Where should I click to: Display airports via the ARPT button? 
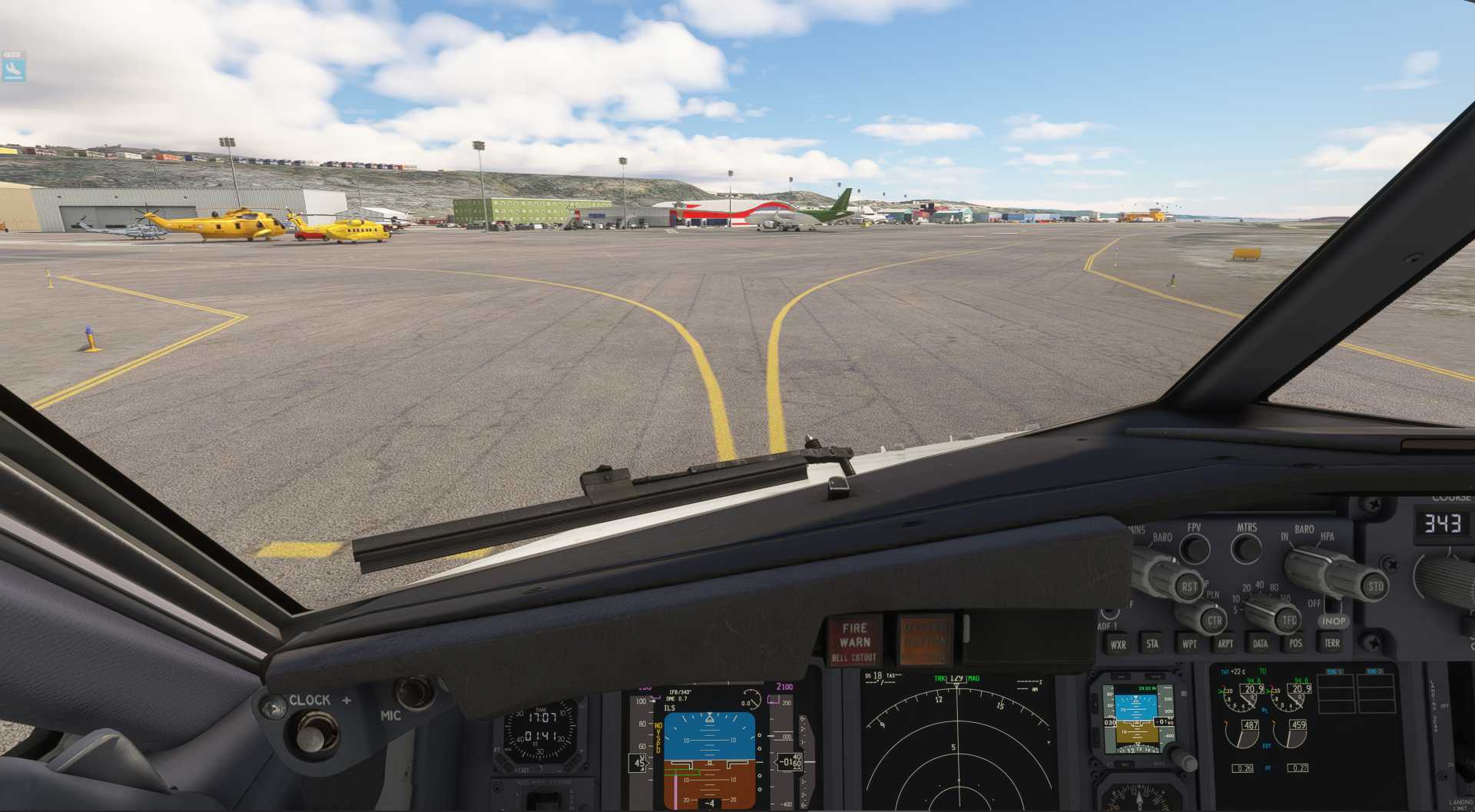(1226, 644)
